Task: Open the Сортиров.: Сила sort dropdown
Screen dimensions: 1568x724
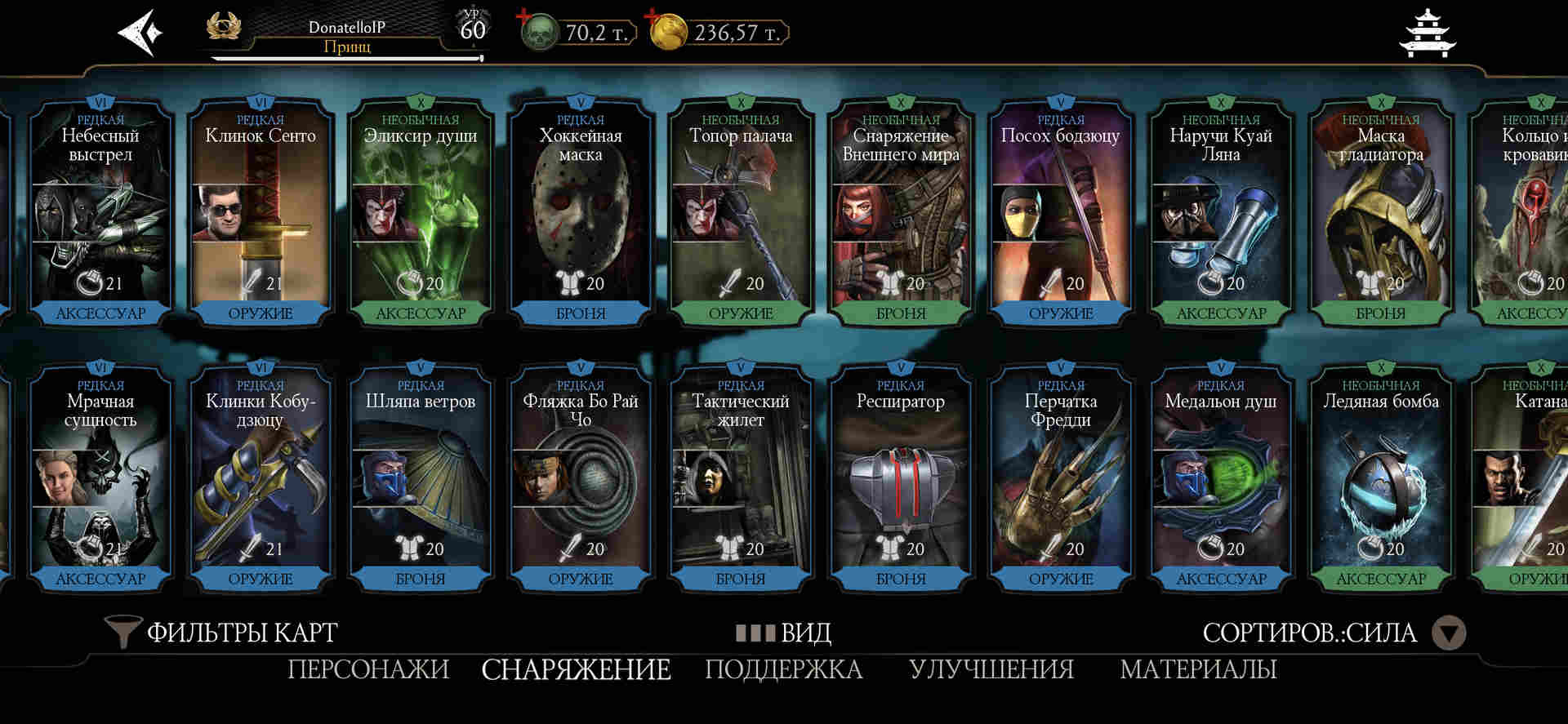Action: [x=1450, y=633]
